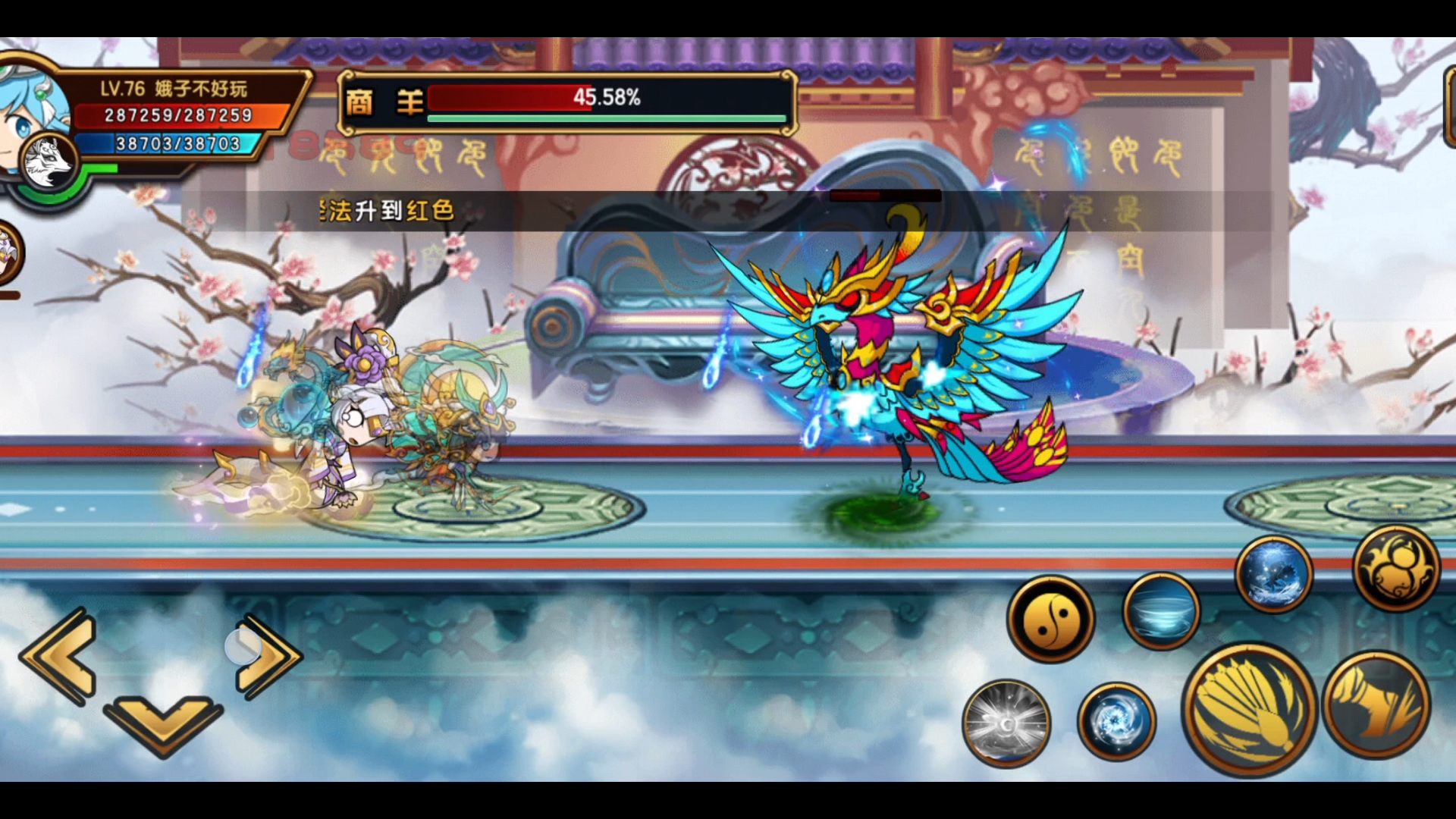
Task: Use the golden gourd skill
Action: click(1395, 568)
